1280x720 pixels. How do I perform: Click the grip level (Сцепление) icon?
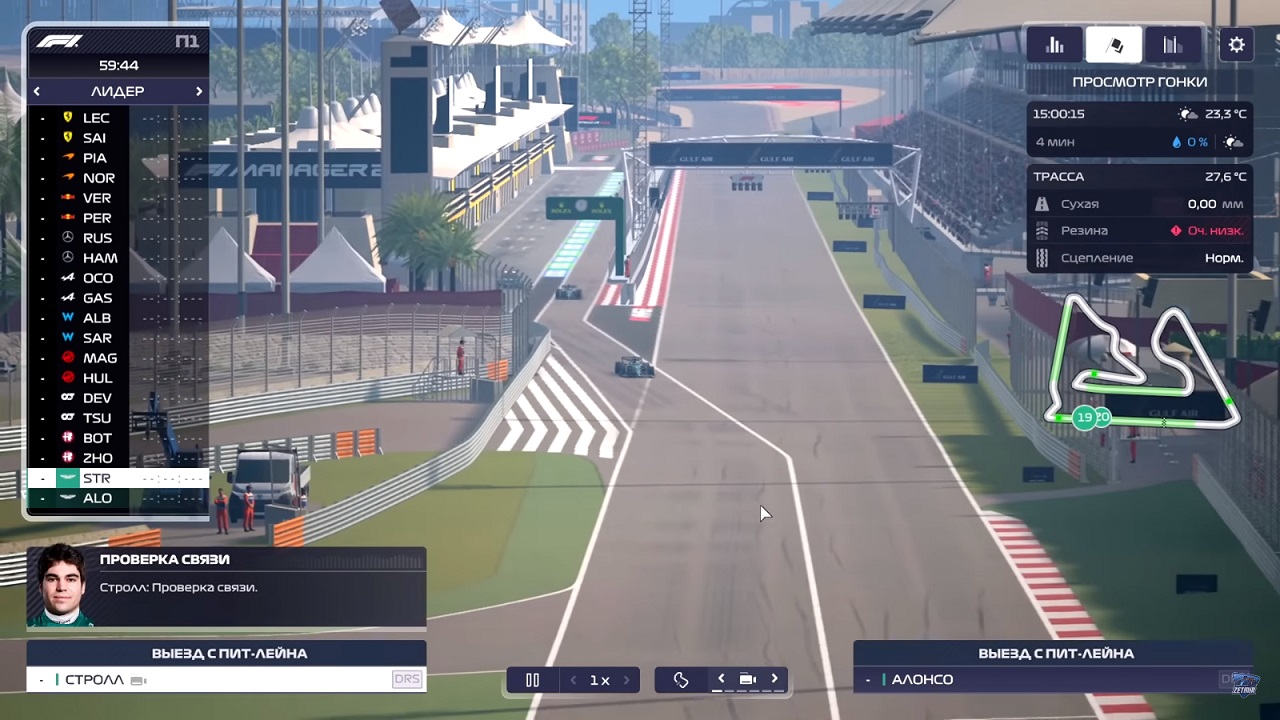[x=1042, y=258]
